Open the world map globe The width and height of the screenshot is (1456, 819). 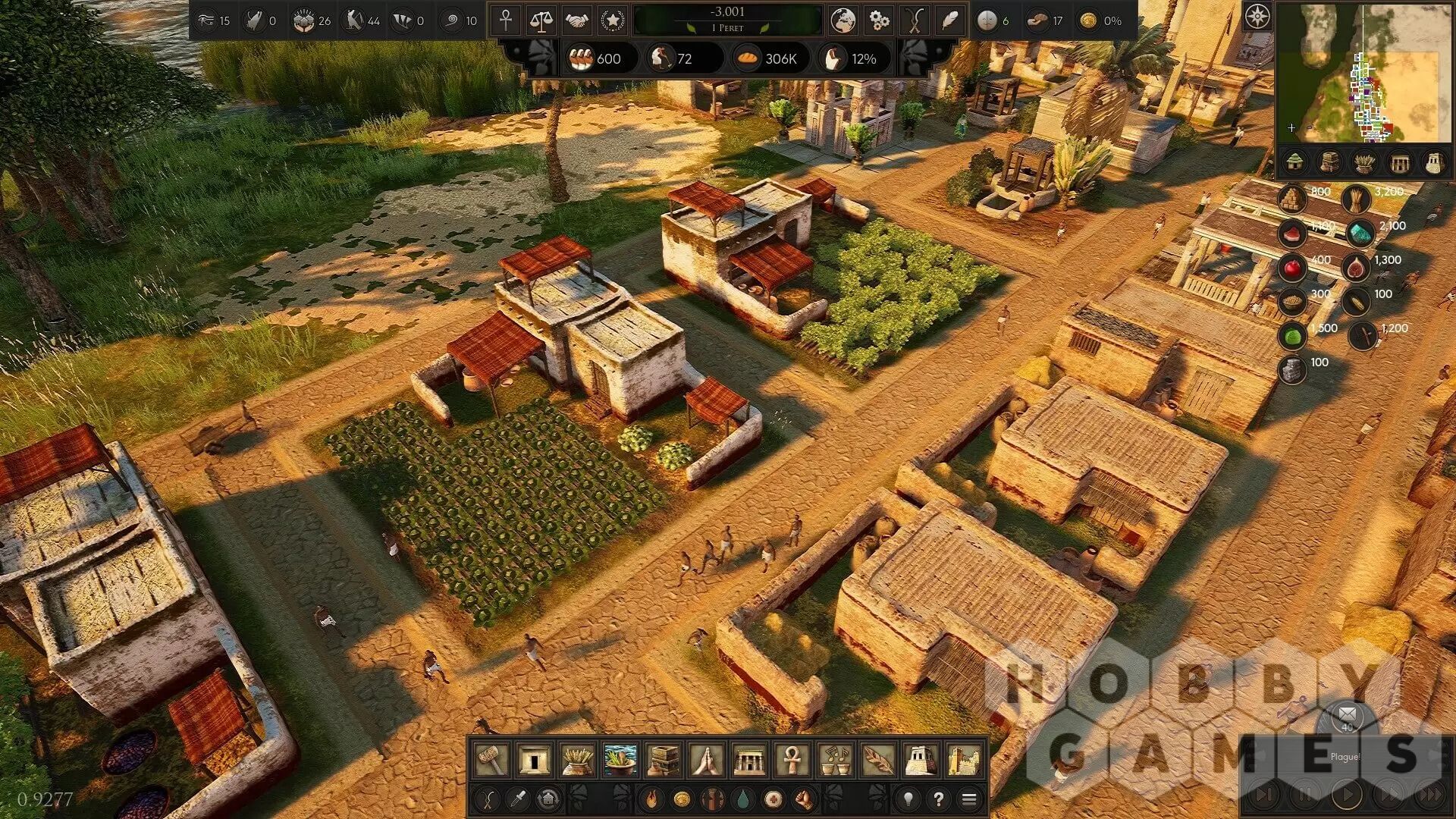843,20
